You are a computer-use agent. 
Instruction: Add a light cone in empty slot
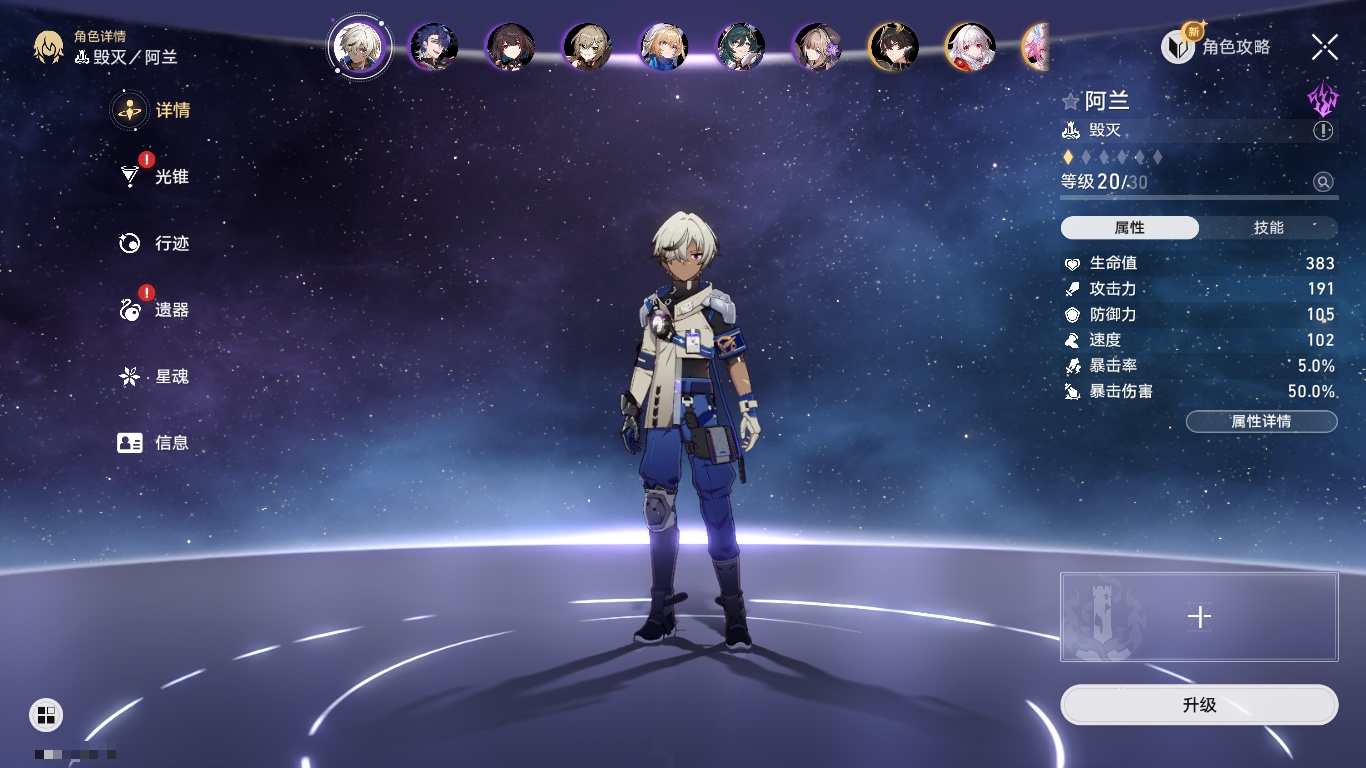coord(1199,617)
